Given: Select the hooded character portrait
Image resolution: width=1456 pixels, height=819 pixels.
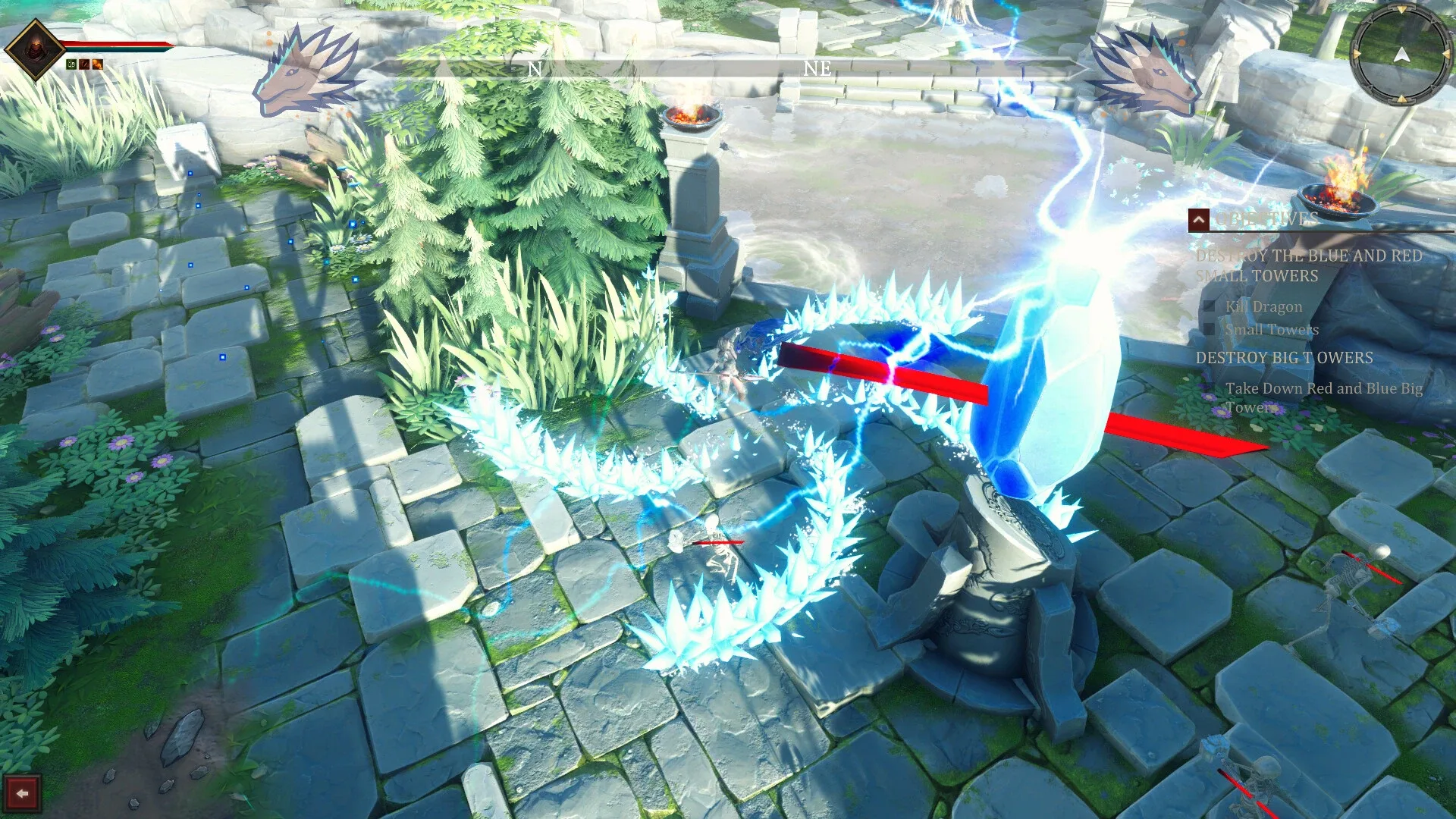Looking at the screenshot, I should point(36,47).
